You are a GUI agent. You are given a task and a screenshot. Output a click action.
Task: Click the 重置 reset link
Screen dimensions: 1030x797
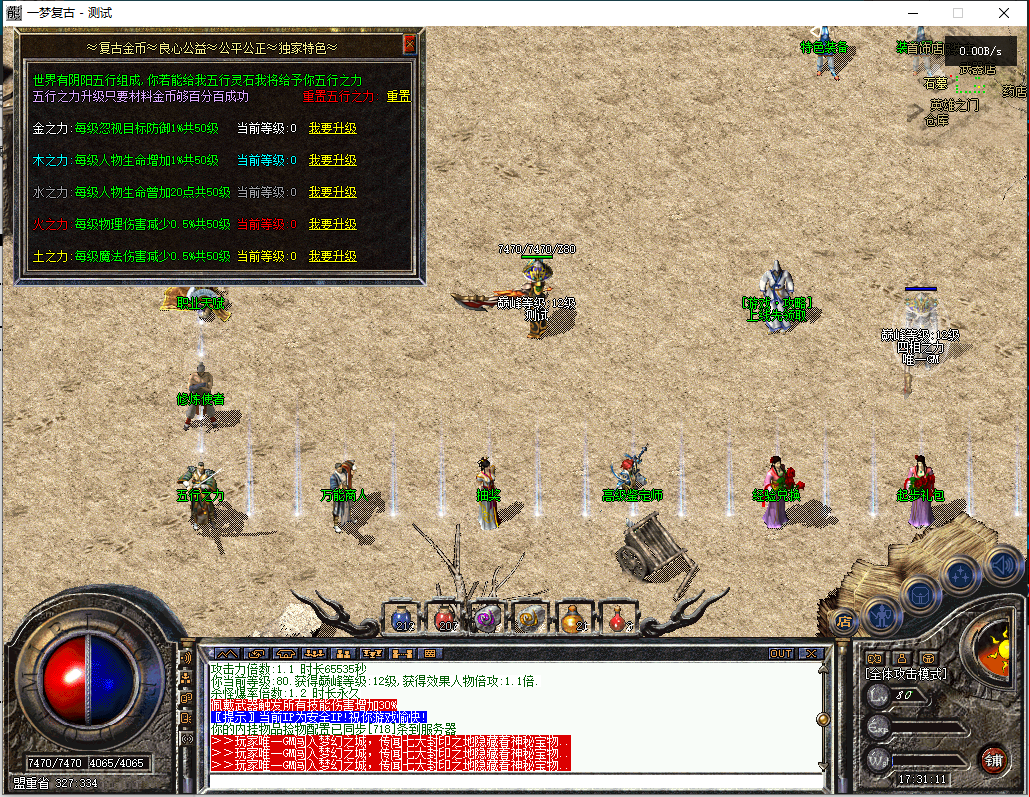point(398,97)
